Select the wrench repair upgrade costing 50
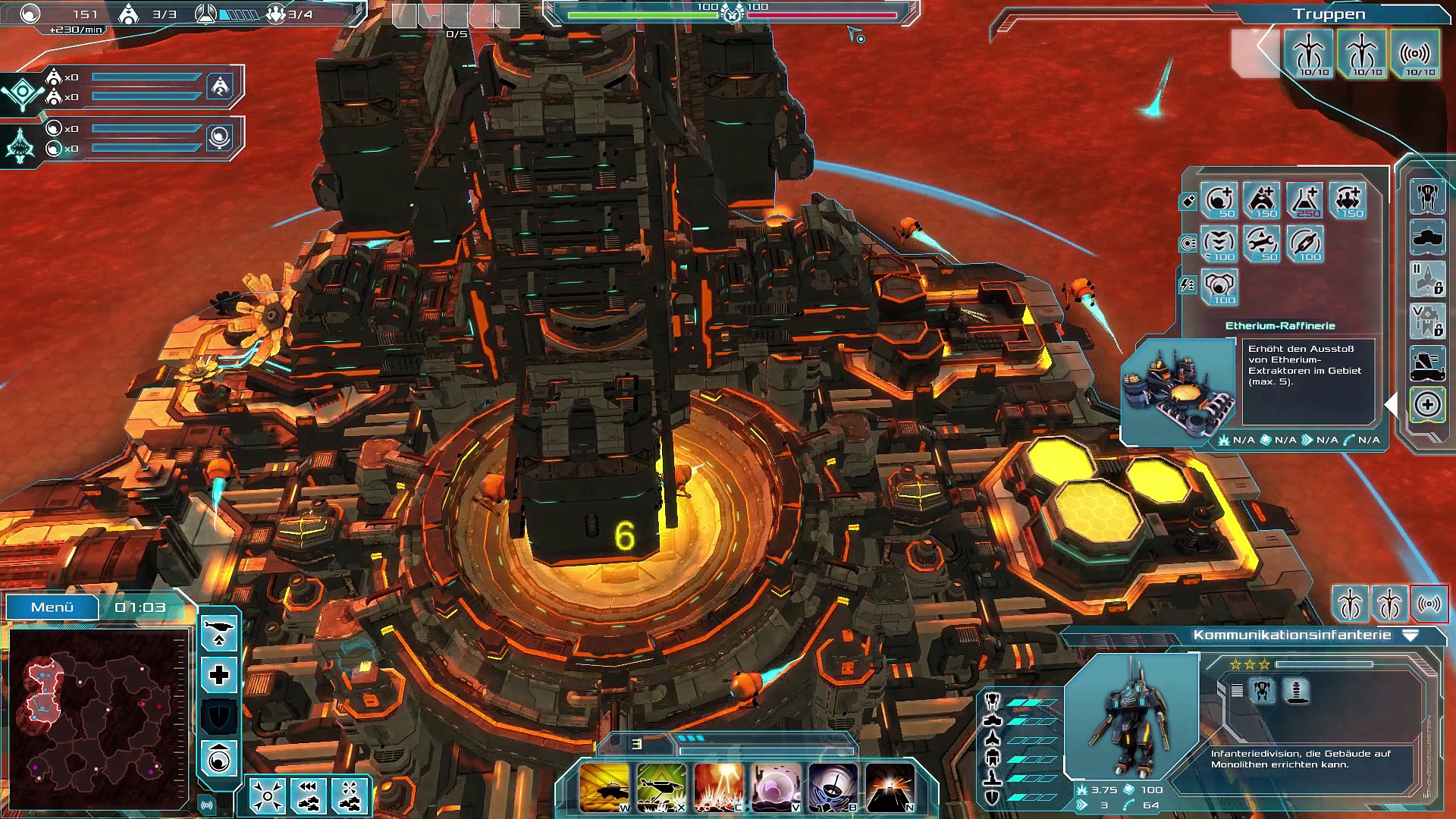 [x=1262, y=243]
